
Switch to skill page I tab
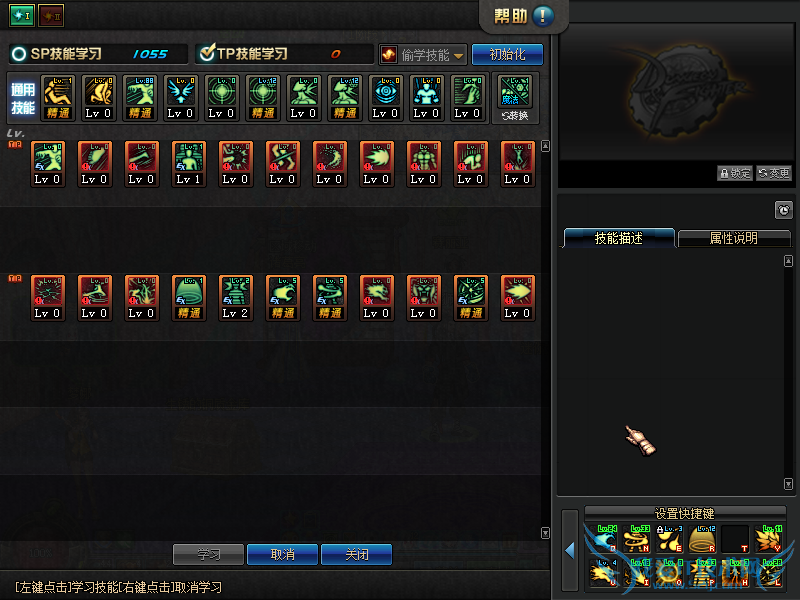tap(22, 15)
